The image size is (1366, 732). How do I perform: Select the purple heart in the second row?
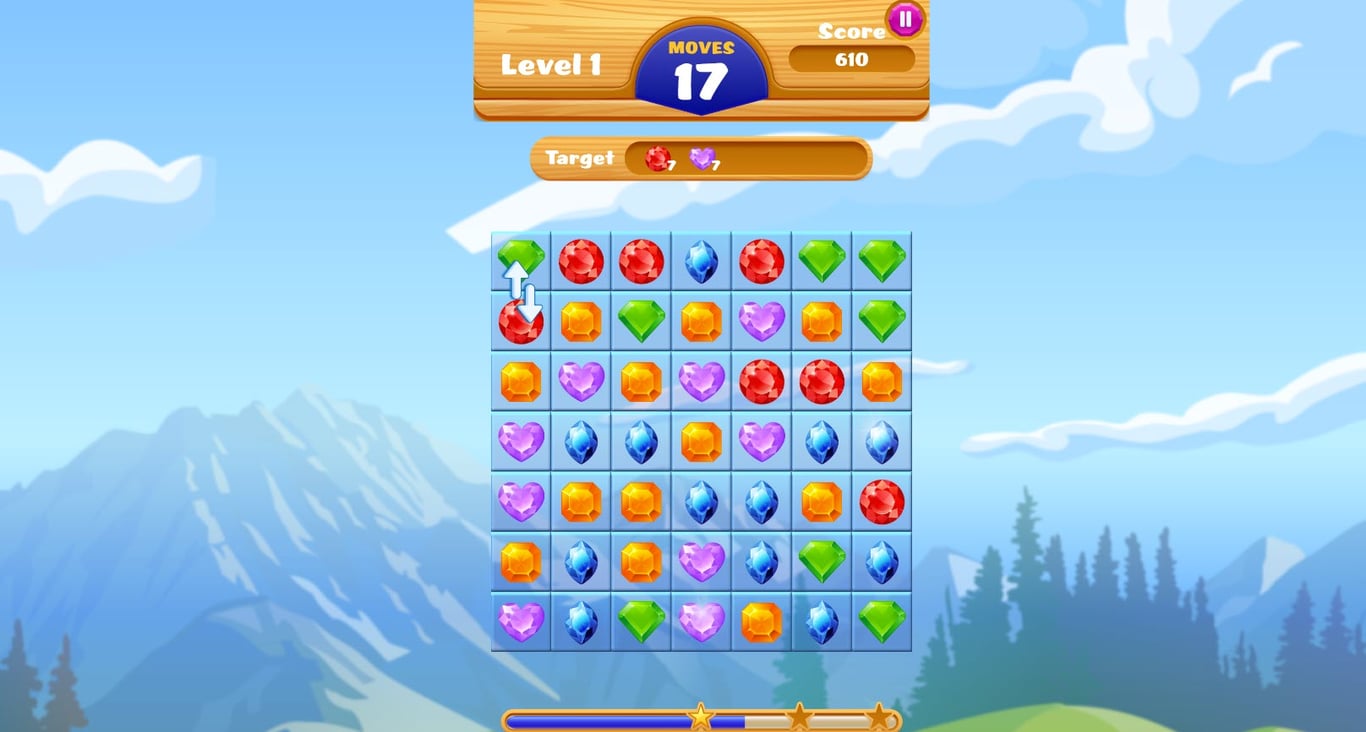pyautogui.click(x=761, y=321)
